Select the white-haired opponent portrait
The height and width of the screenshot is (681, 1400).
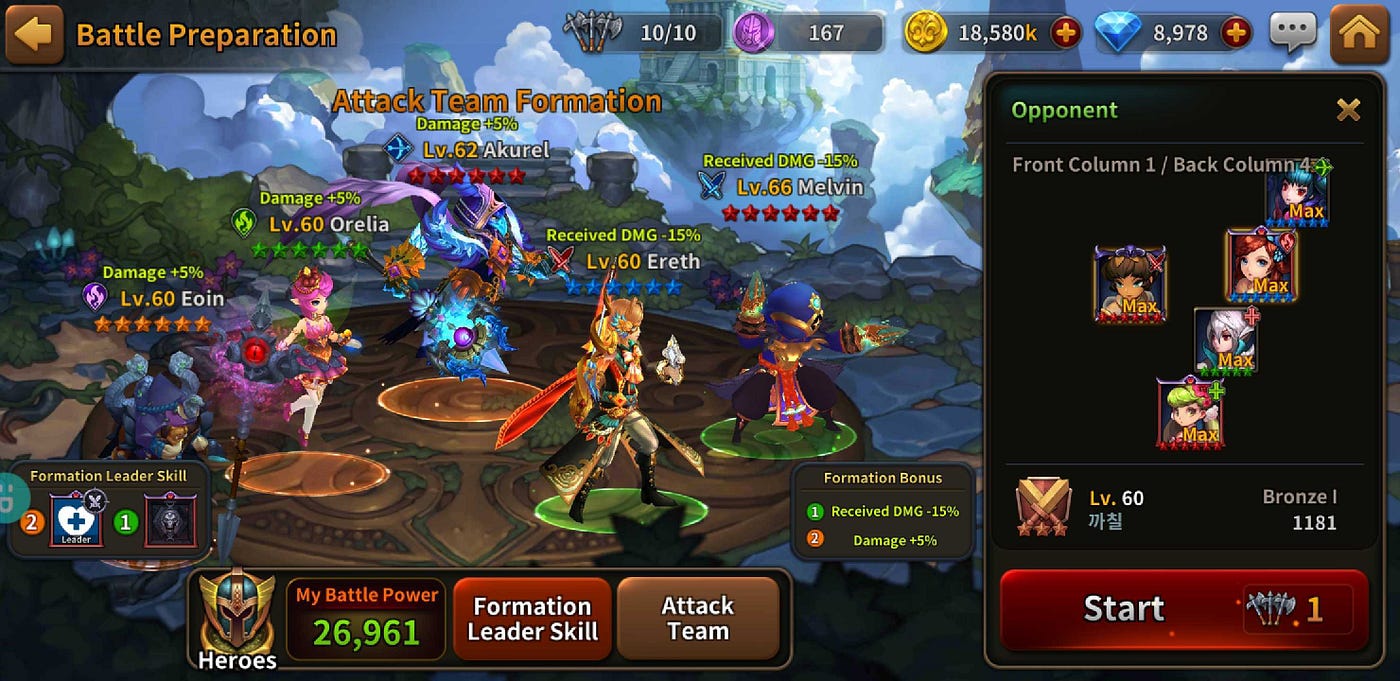pyautogui.click(x=1226, y=341)
